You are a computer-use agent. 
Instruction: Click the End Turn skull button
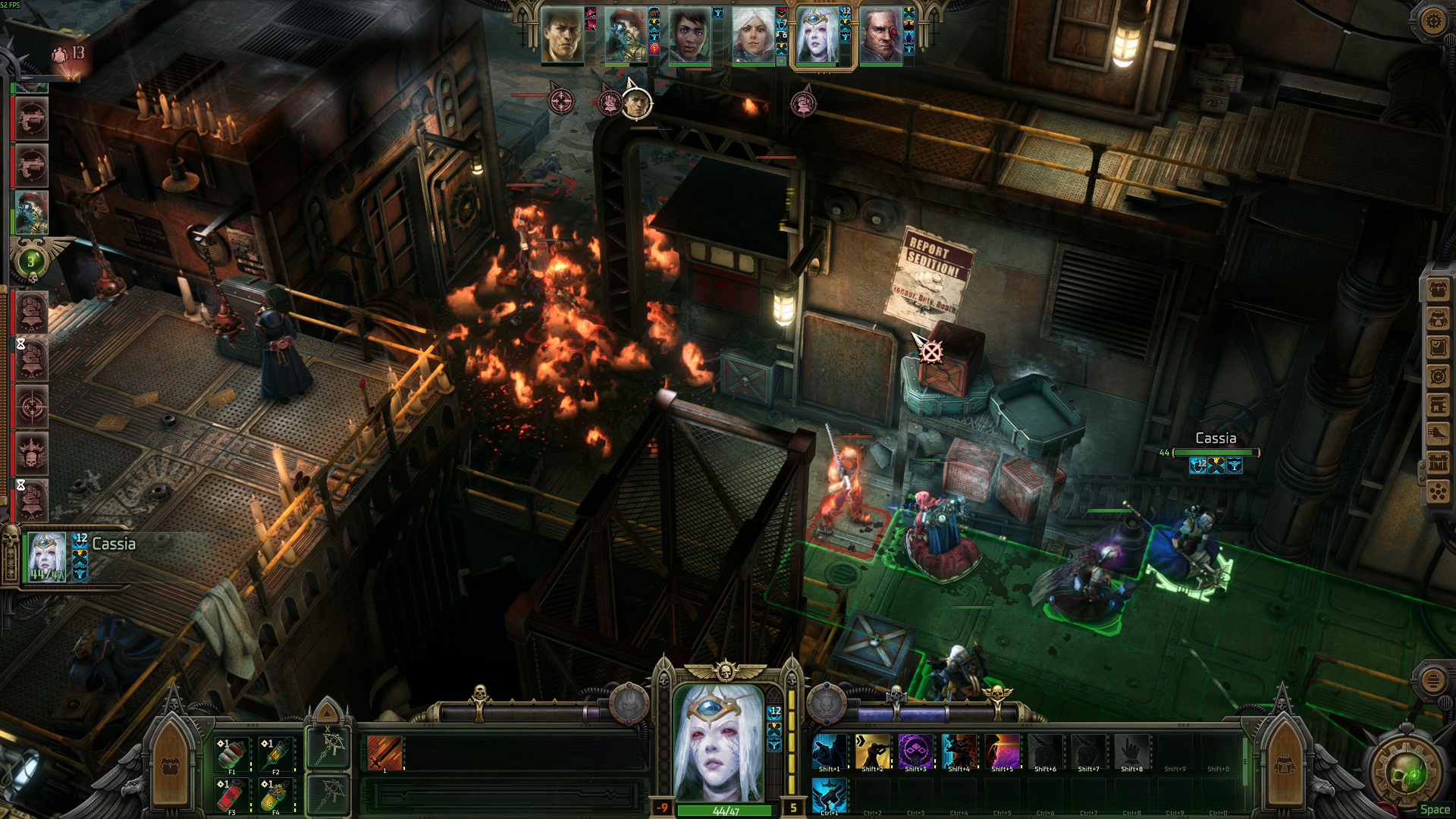click(1408, 775)
